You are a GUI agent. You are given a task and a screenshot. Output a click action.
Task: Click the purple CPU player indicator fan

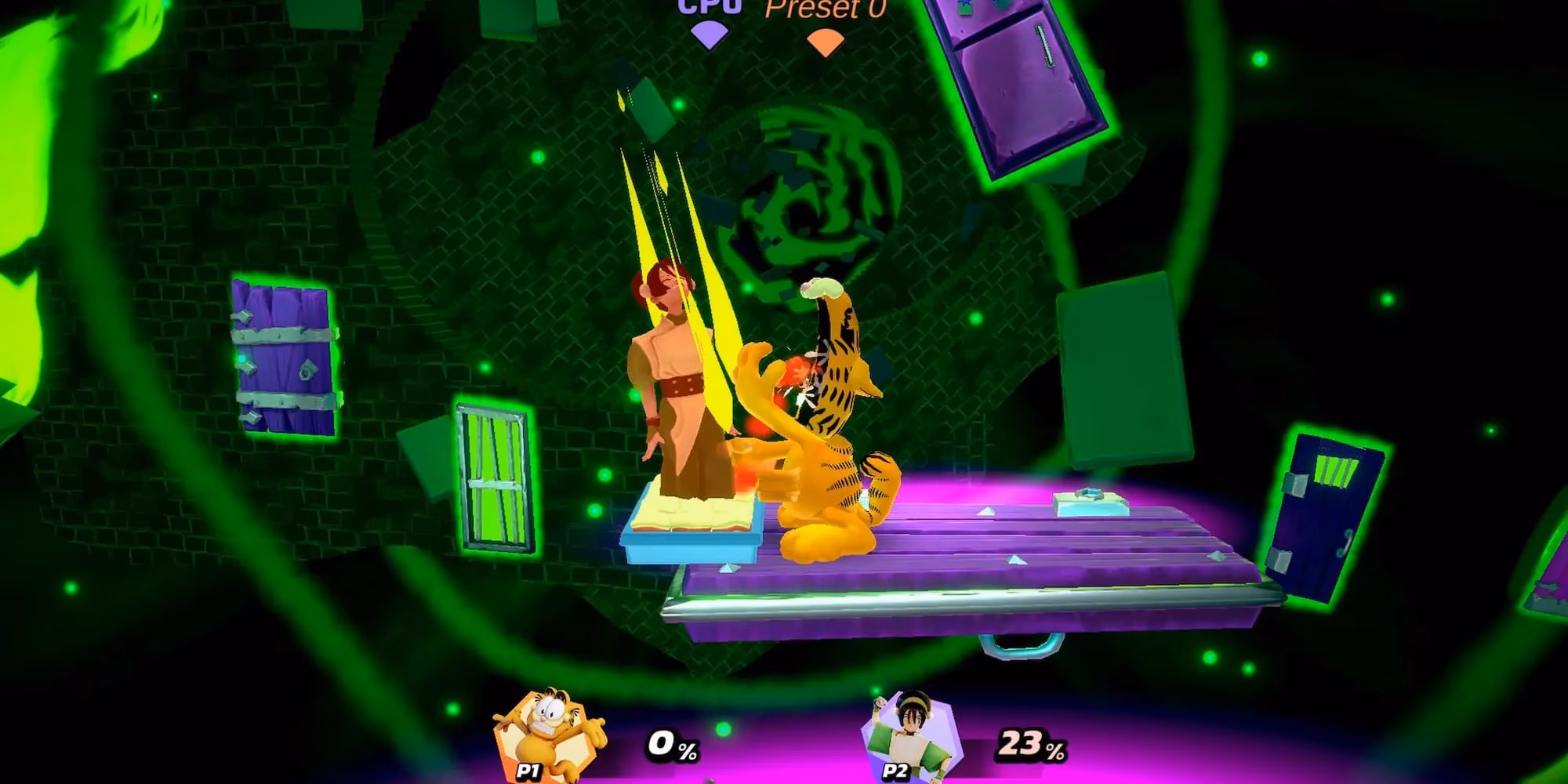(x=710, y=35)
